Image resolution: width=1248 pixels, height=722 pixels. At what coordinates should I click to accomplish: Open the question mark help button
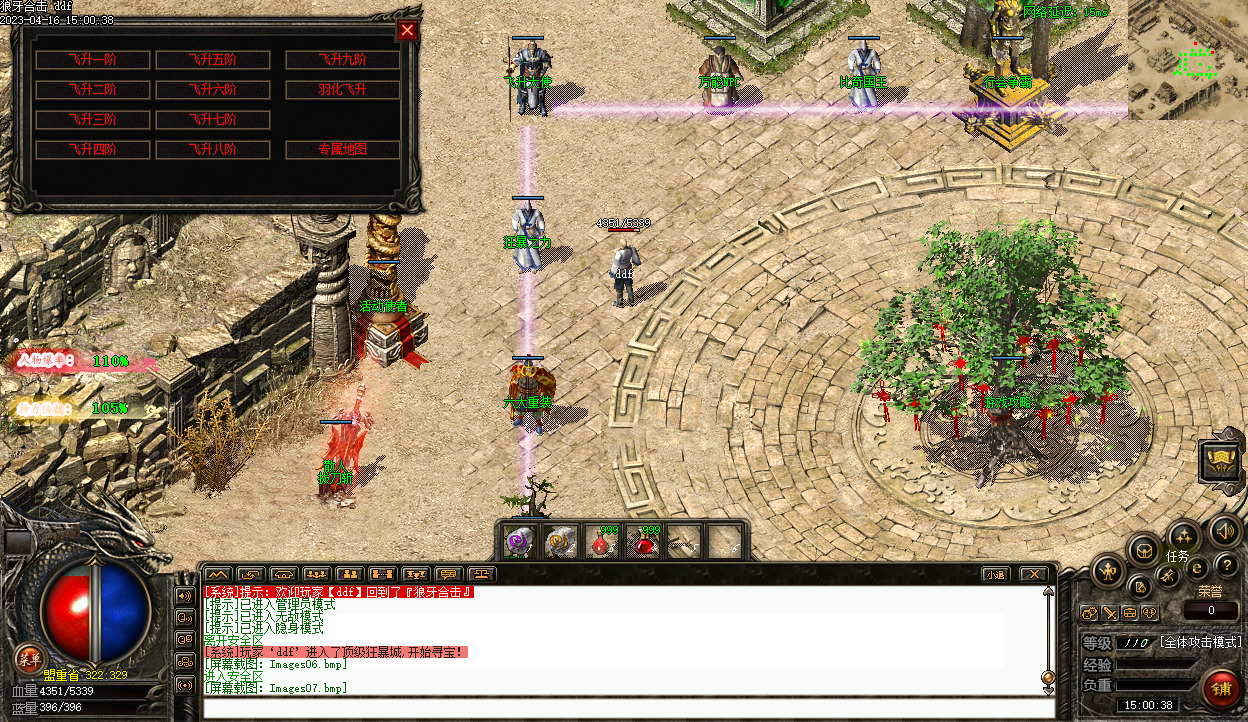pyautogui.click(x=1225, y=567)
